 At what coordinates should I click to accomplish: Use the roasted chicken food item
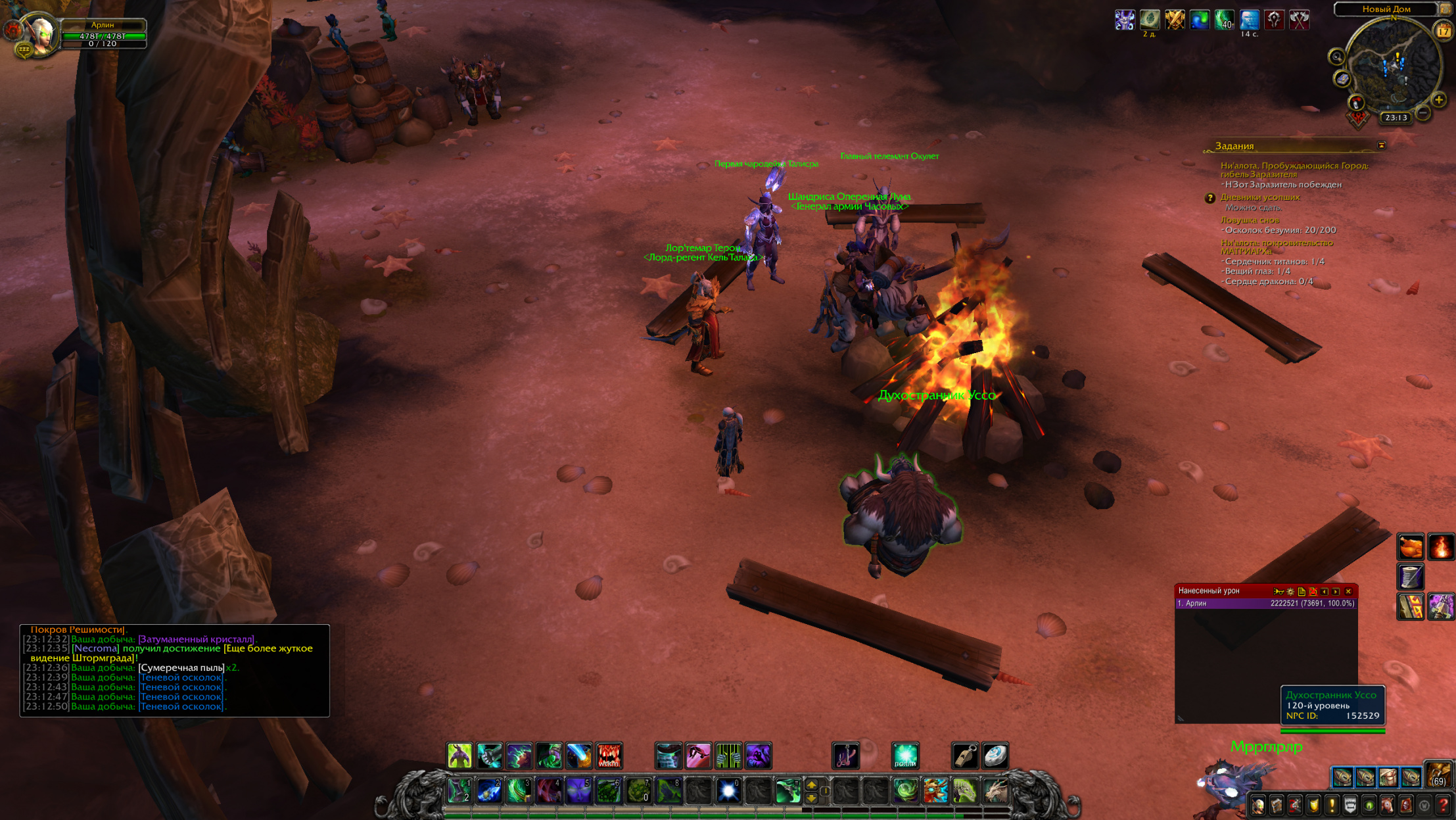point(1410,547)
